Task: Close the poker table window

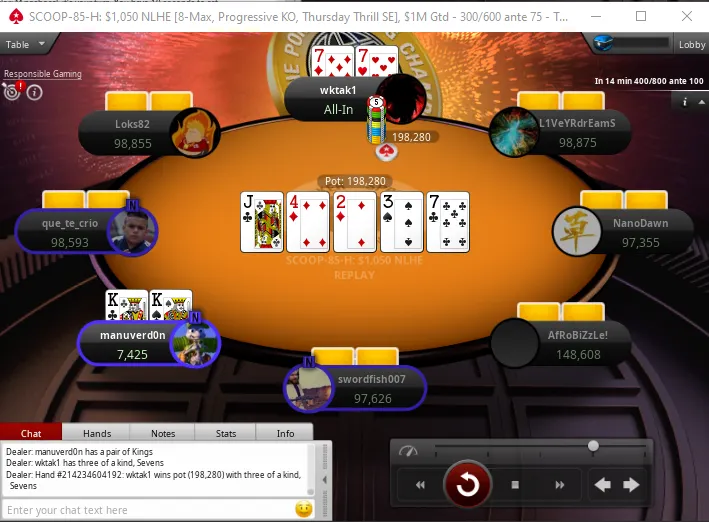Action: pos(686,17)
